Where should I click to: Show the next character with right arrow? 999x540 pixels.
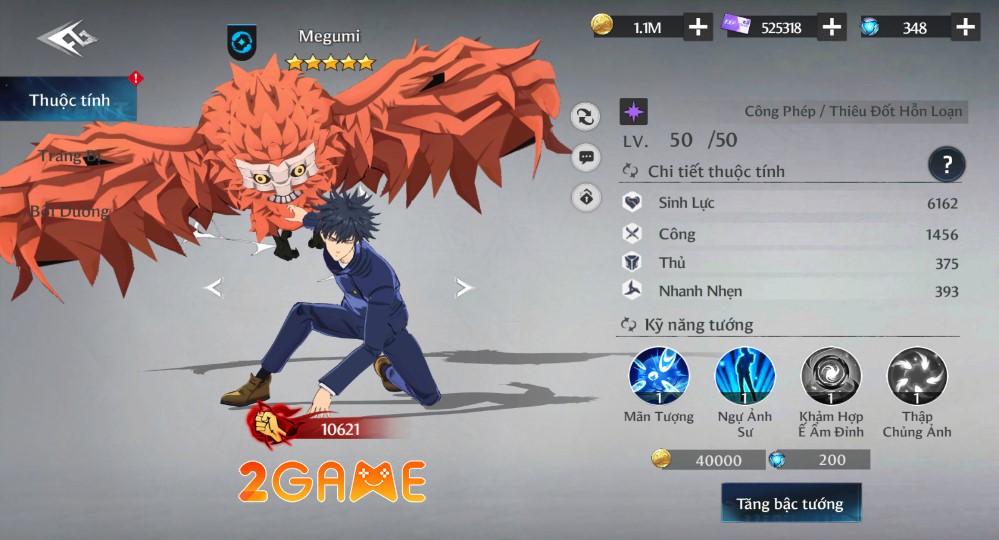(x=464, y=288)
